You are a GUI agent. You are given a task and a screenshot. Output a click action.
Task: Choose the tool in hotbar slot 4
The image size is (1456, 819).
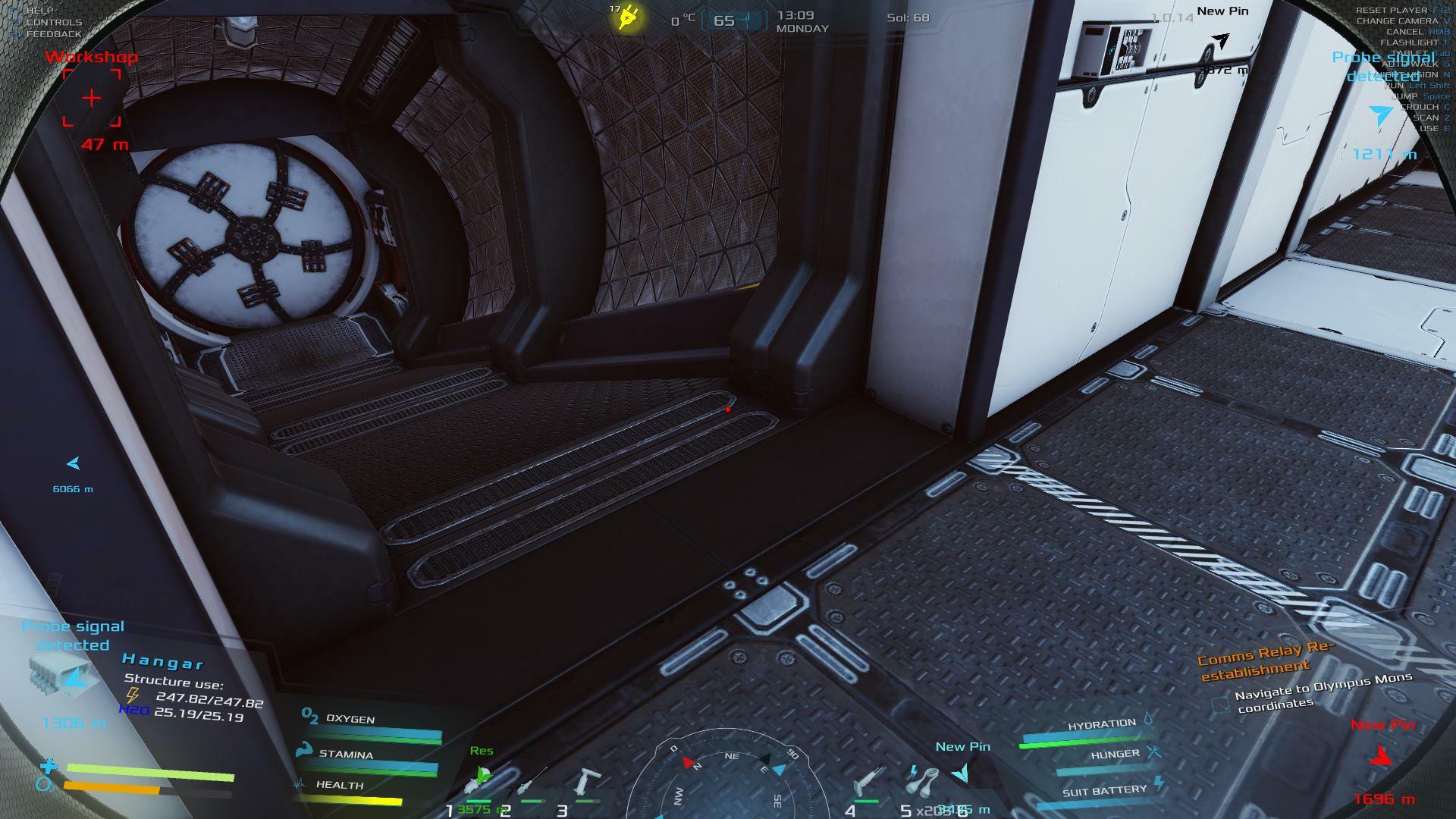(865, 781)
